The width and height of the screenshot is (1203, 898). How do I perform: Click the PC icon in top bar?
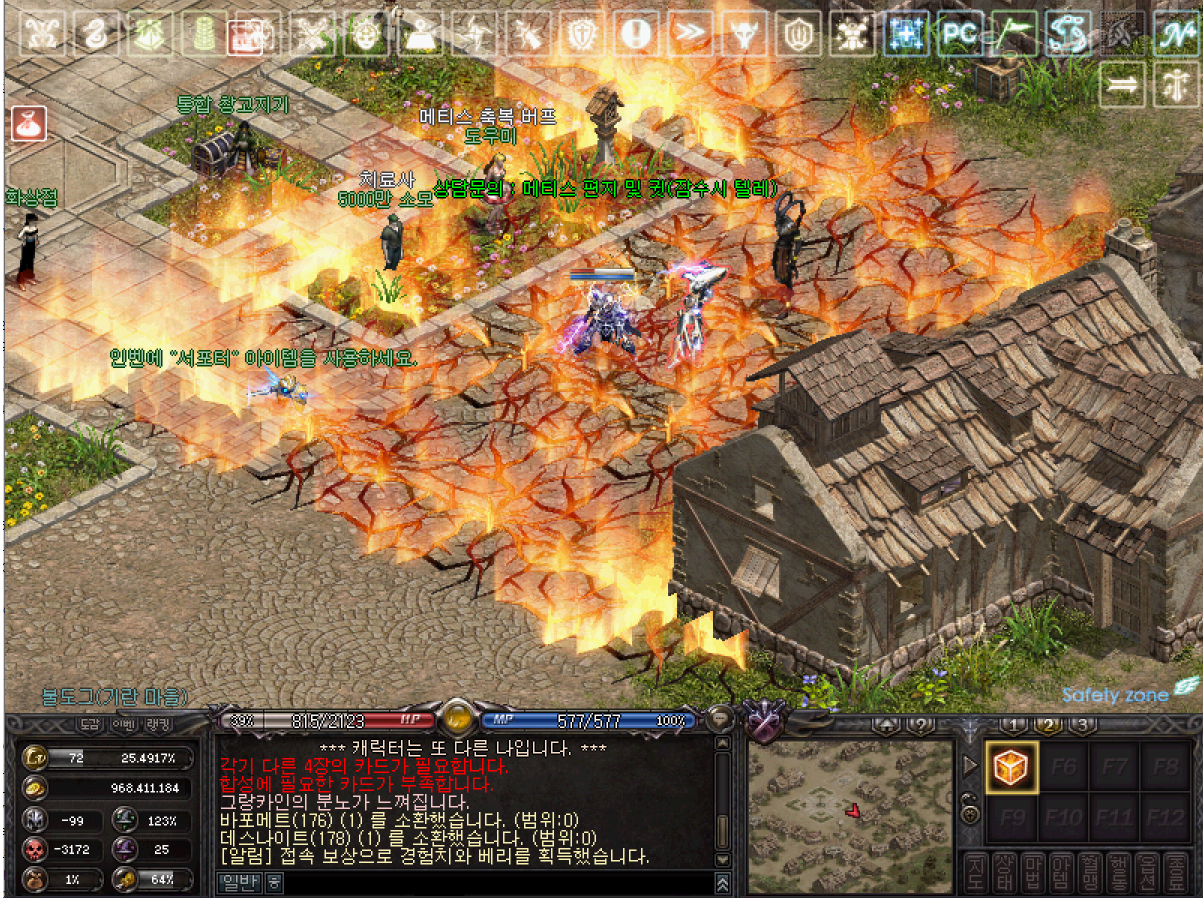(959, 35)
